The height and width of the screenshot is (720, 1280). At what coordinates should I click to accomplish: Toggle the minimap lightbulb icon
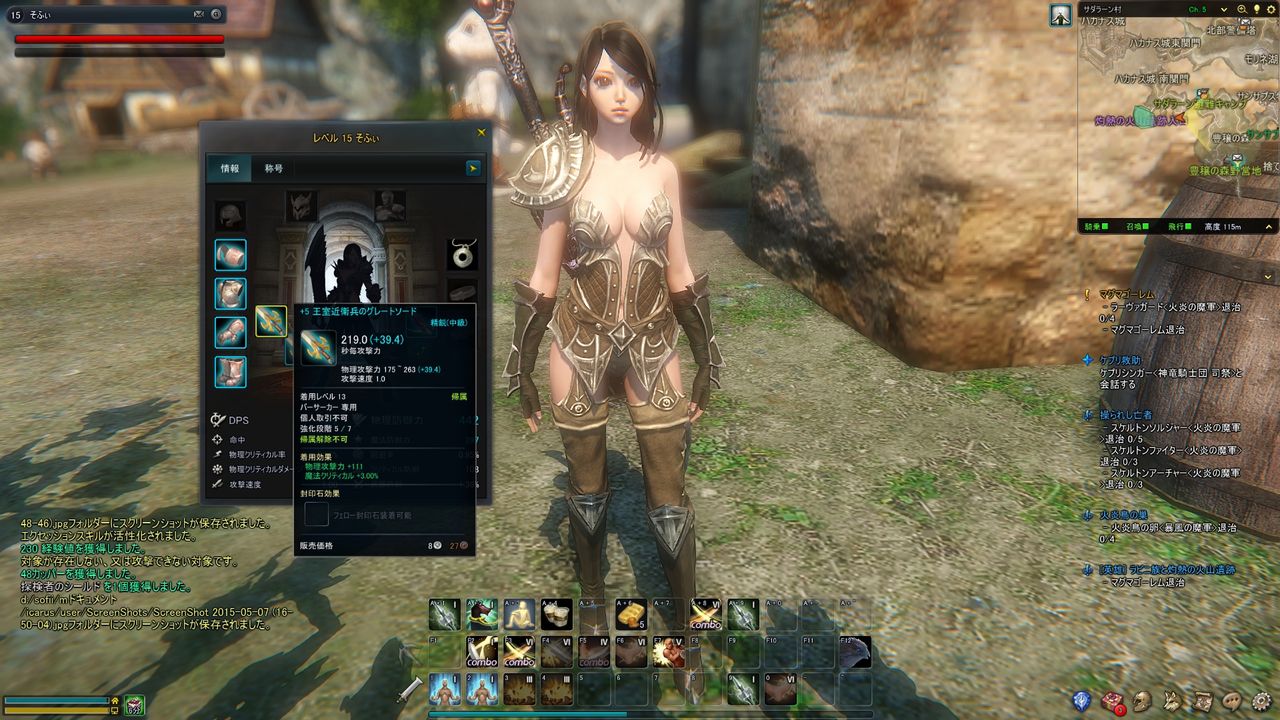pyautogui.click(x=1256, y=9)
